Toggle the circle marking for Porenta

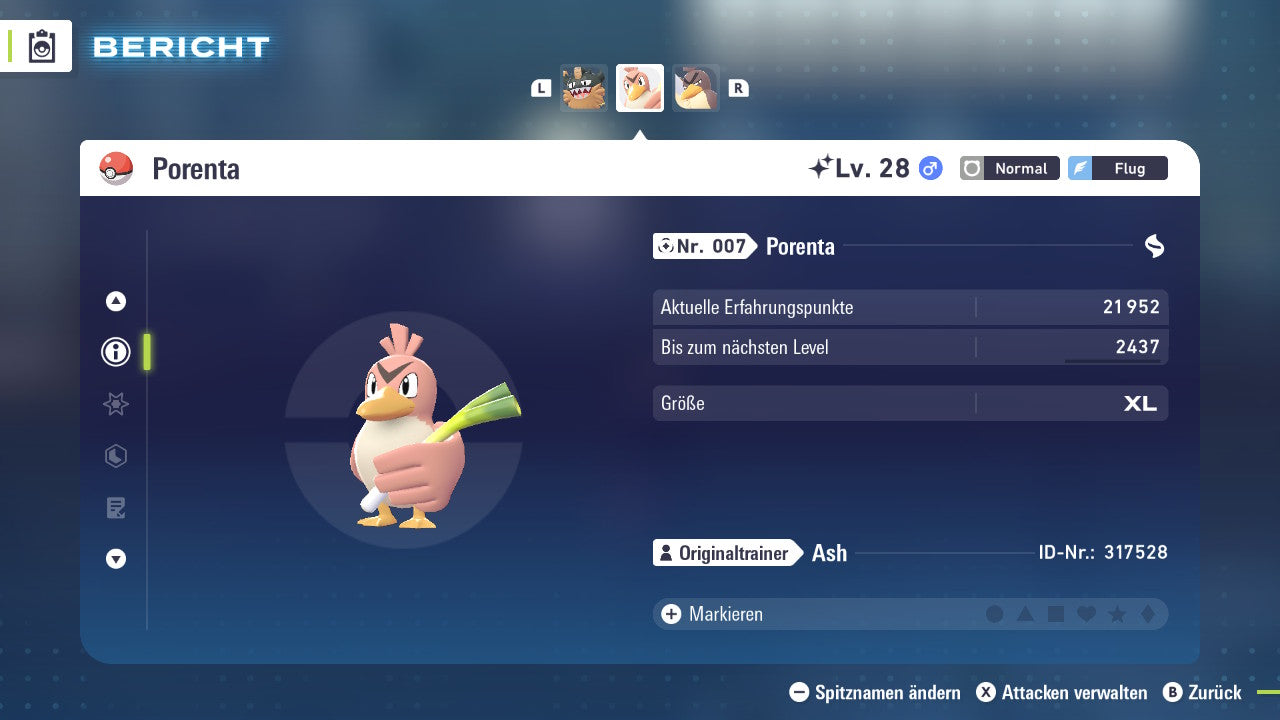(995, 614)
